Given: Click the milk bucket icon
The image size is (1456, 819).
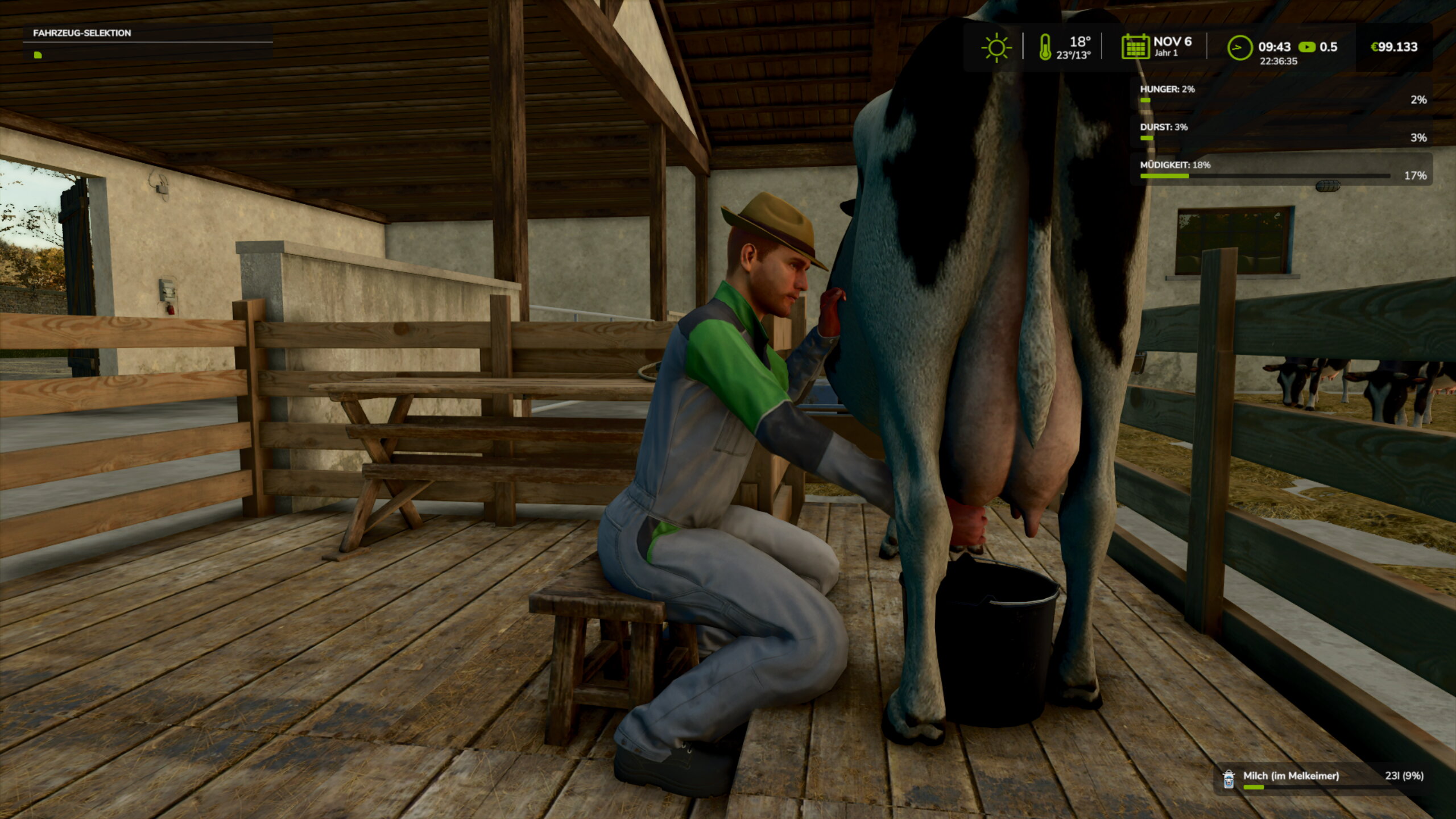Looking at the screenshot, I should 1228,779.
